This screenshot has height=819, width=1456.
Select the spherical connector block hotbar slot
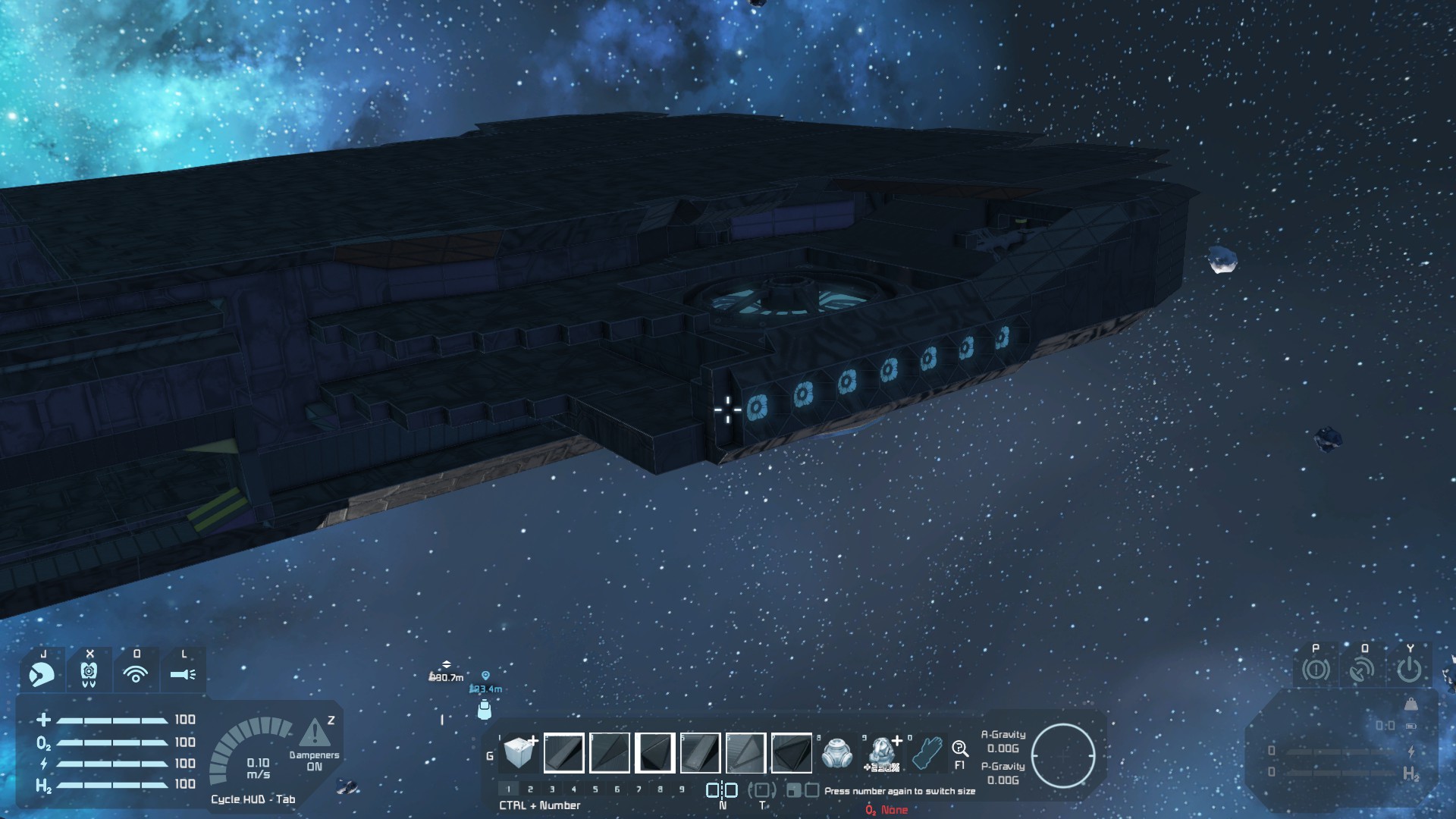(x=837, y=753)
